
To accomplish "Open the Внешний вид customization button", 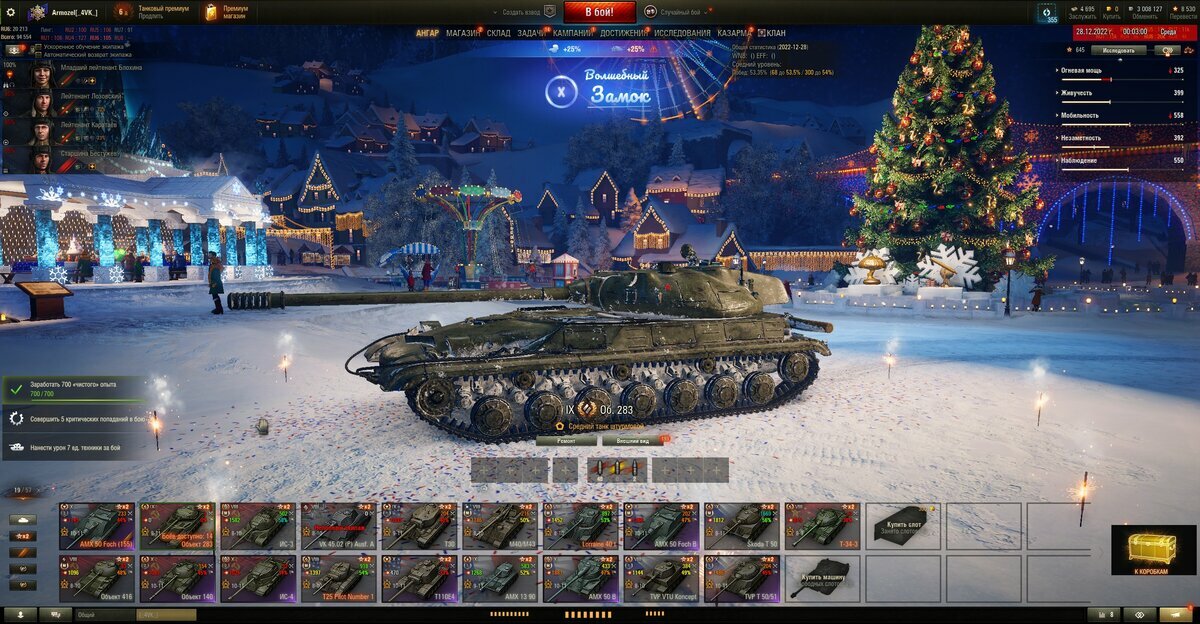I will point(634,440).
